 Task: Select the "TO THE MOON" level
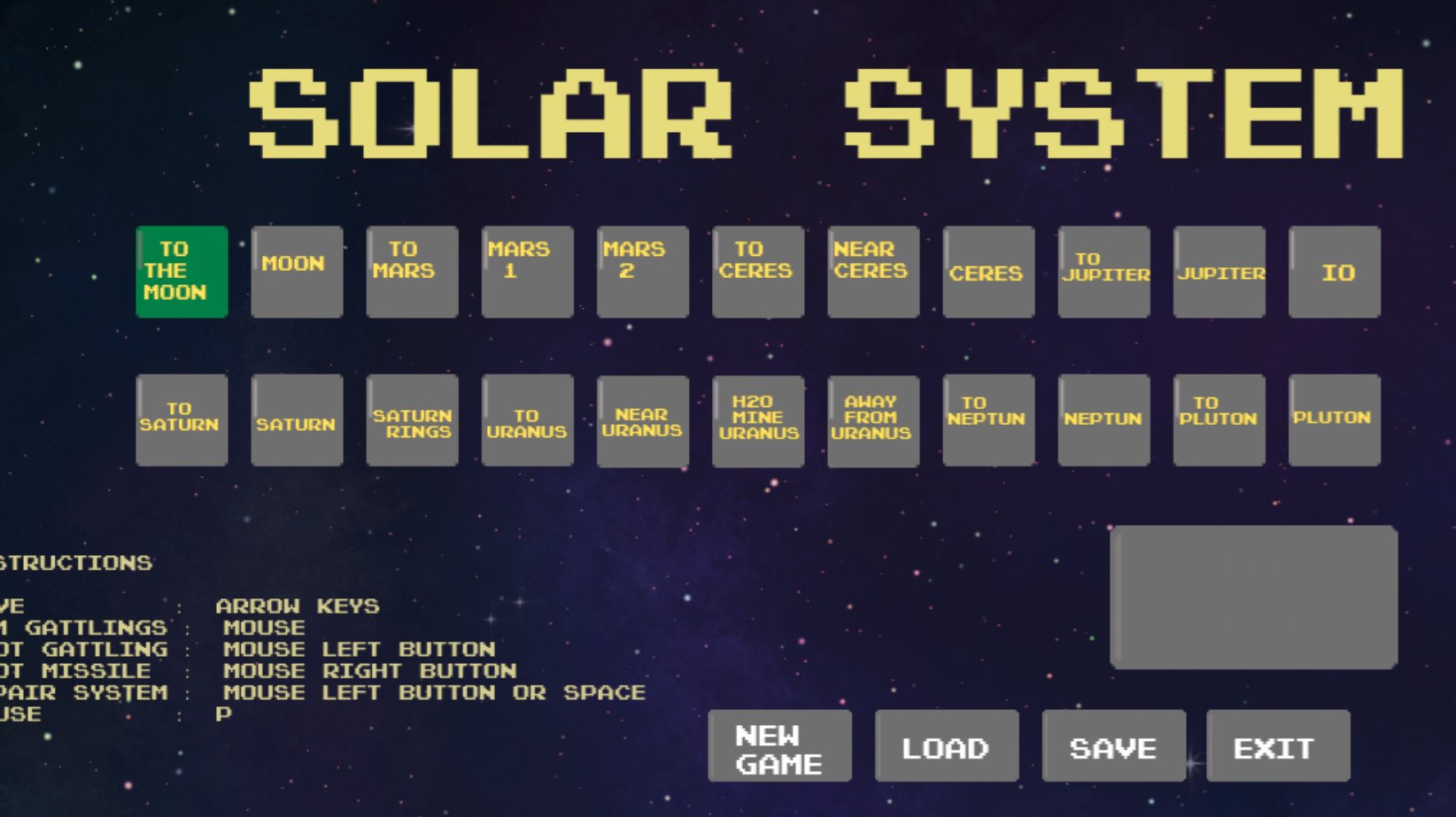(x=181, y=271)
